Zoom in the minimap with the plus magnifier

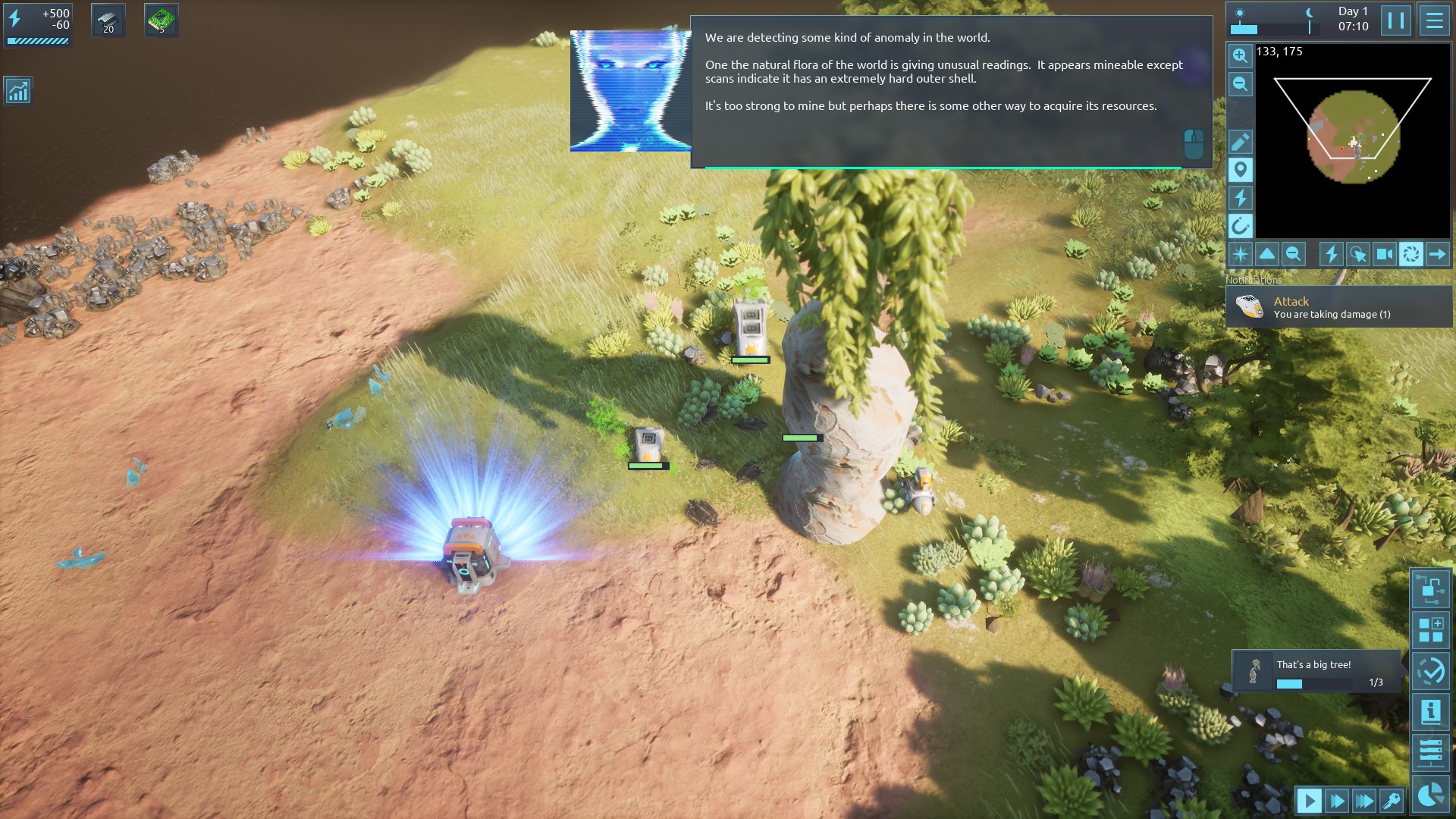[x=1240, y=55]
